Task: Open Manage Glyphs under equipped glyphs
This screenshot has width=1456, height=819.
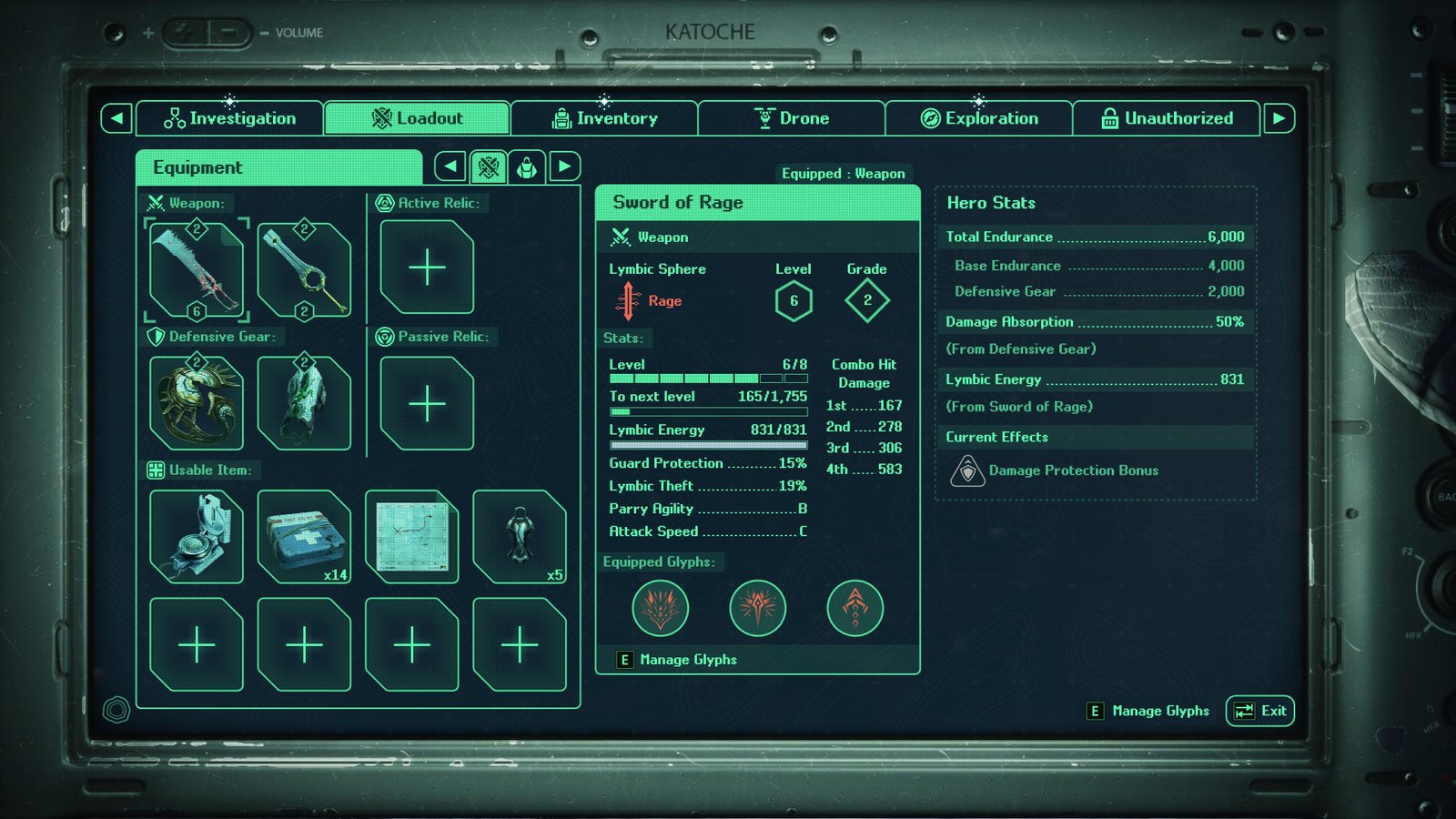Action: pos(678,660)
